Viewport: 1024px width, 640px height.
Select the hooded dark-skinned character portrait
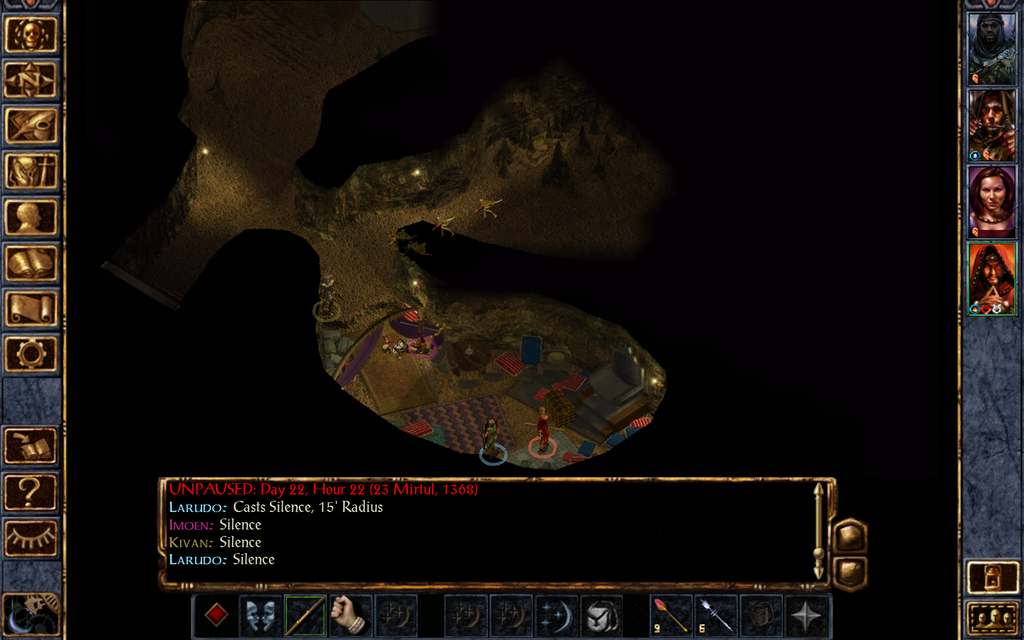pyautogui.click(x=991, y=47)
